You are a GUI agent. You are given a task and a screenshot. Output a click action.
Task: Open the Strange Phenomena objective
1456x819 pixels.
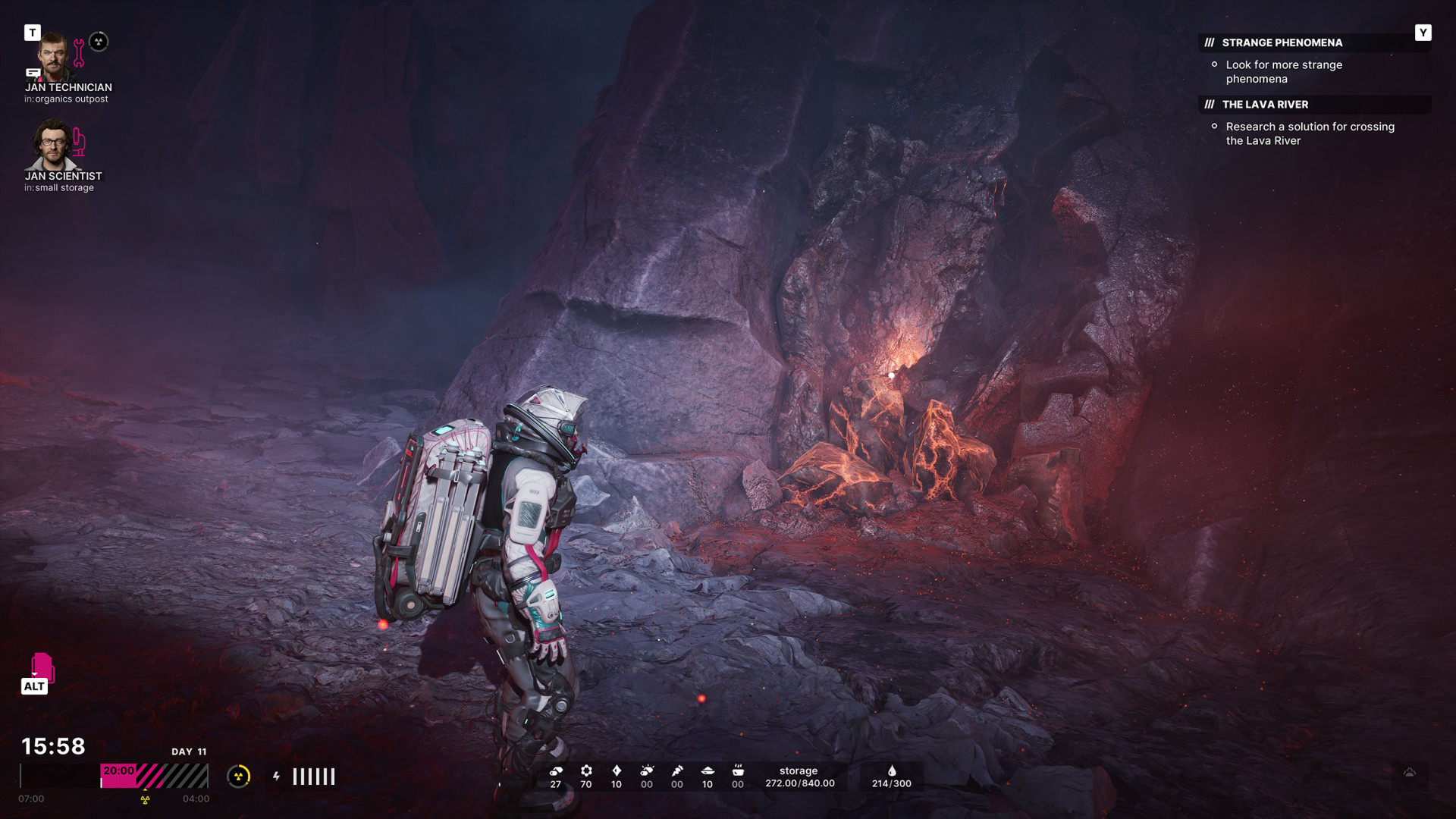pyautogui.click(x=1282, y=43)
